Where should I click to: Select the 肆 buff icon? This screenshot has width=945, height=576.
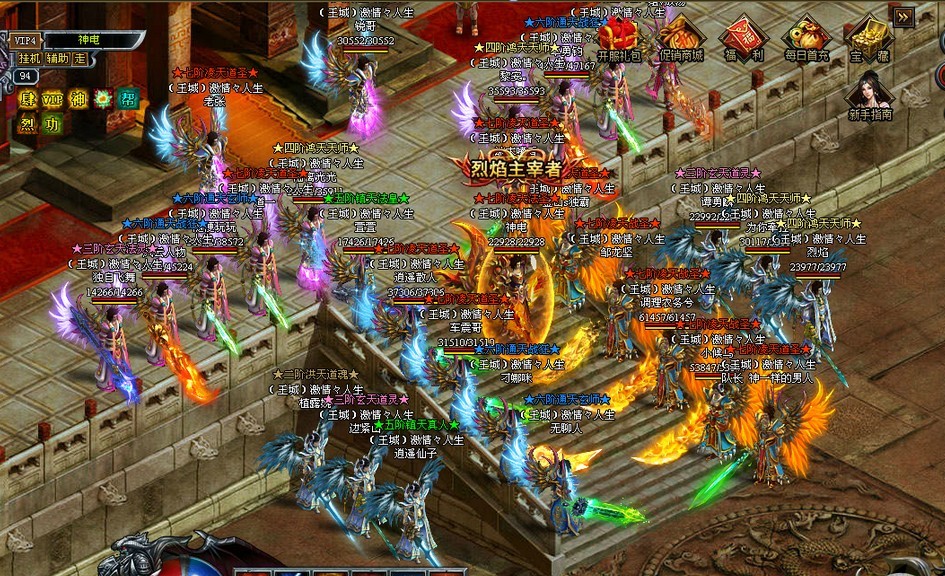pos(27,99)
